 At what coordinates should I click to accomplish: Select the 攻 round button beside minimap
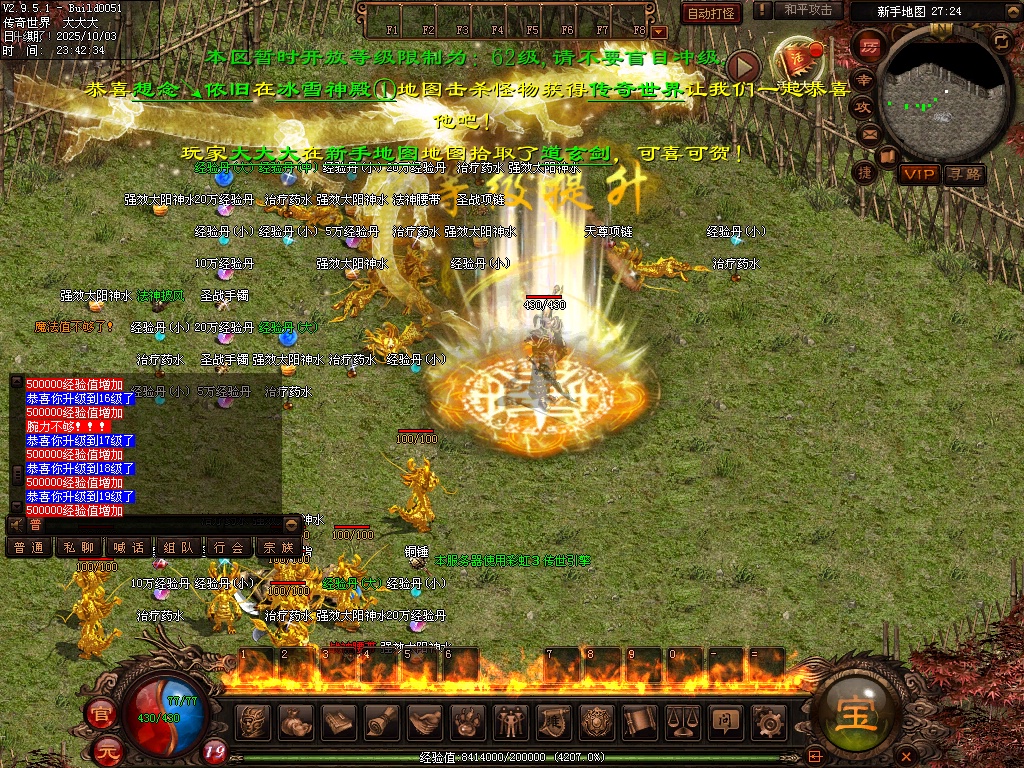tap(863, 105)
